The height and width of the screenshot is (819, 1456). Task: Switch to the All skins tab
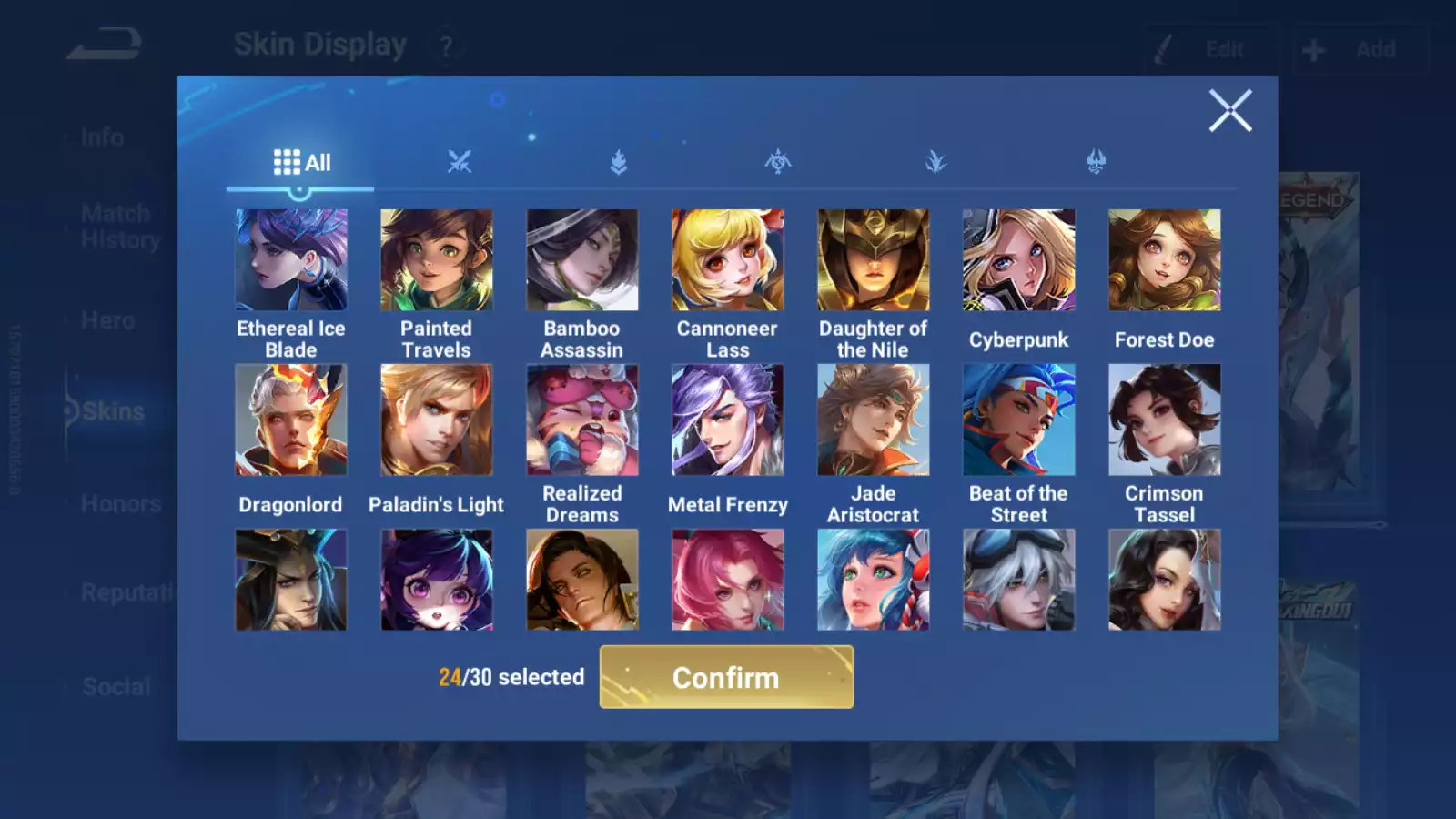coord(301,163)
